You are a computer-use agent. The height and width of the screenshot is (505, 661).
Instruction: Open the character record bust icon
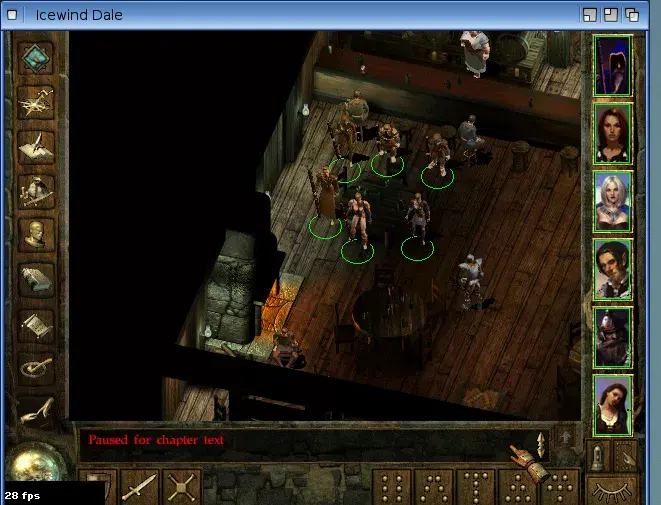tap(37, 234)
